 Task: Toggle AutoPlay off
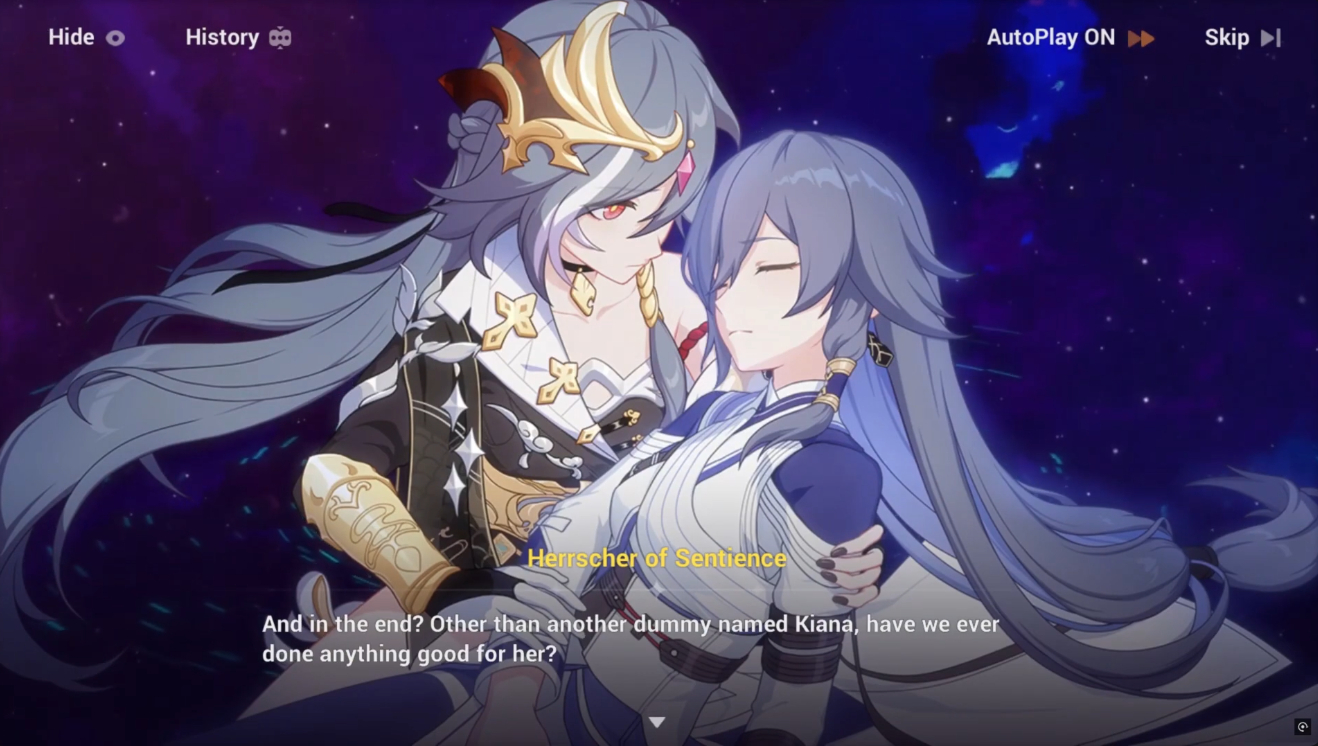coord(1069,38)
